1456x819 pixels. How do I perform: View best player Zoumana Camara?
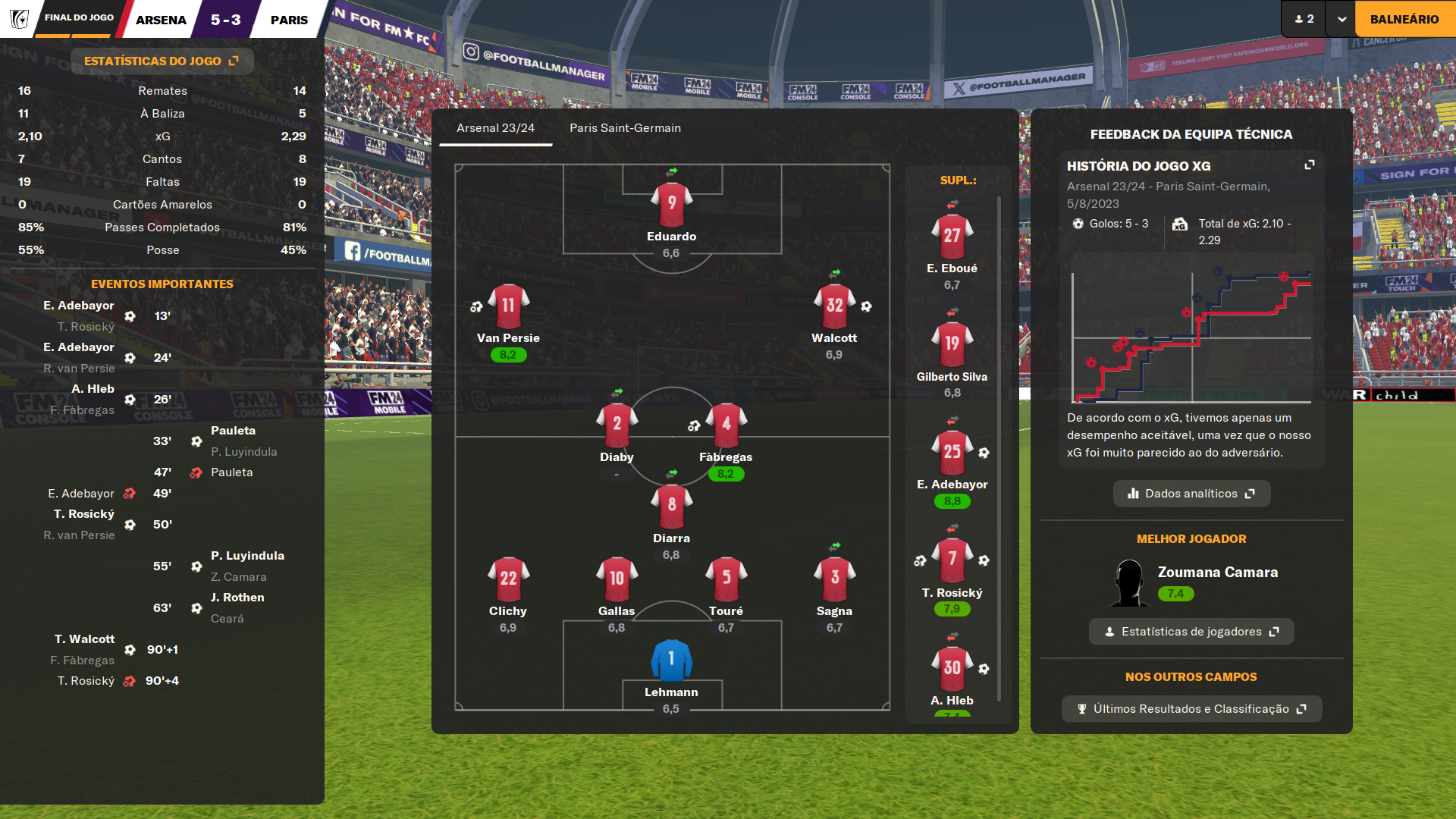[1217, 573]
